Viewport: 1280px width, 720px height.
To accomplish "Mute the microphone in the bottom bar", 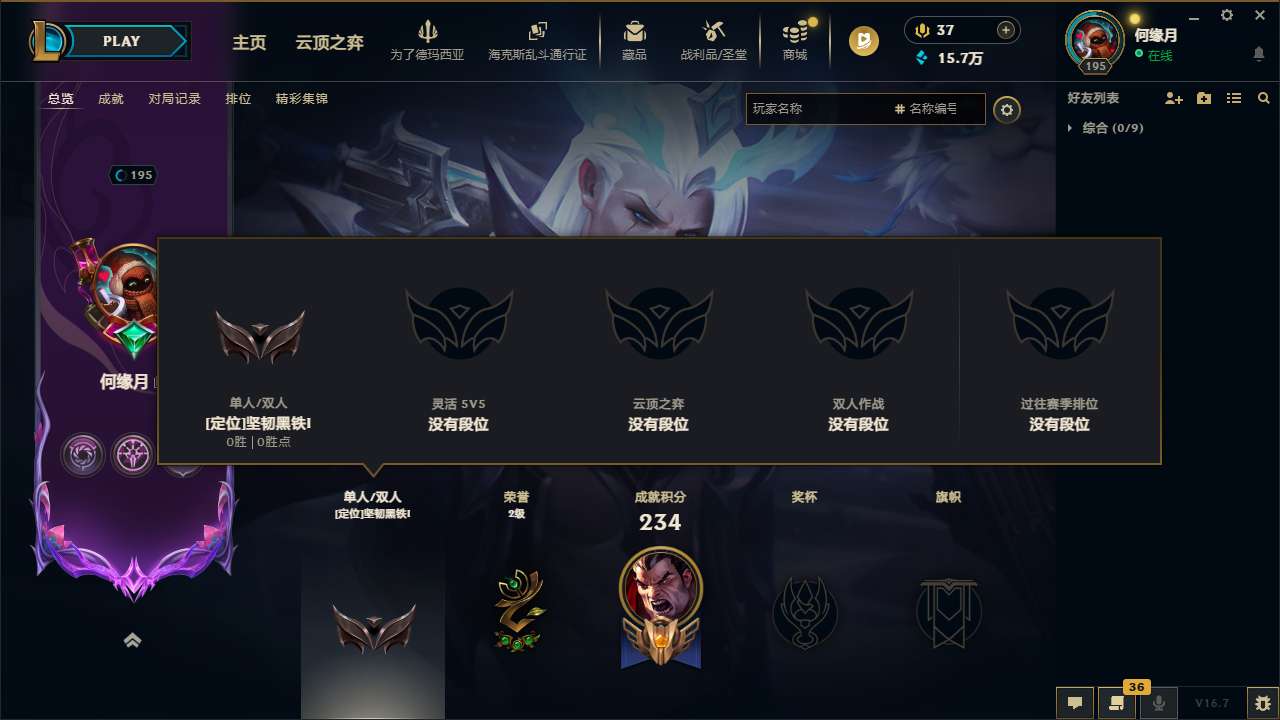I will [1158, 702].
